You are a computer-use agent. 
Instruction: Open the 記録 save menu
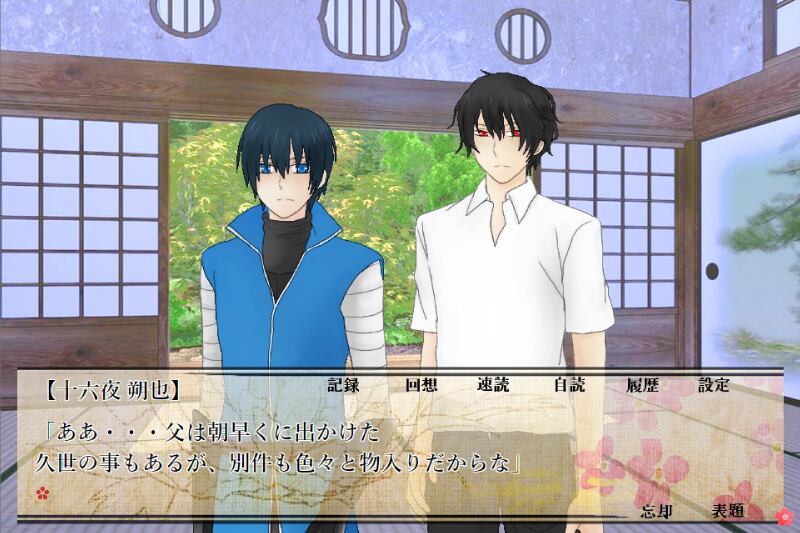[x=343, y=385]
